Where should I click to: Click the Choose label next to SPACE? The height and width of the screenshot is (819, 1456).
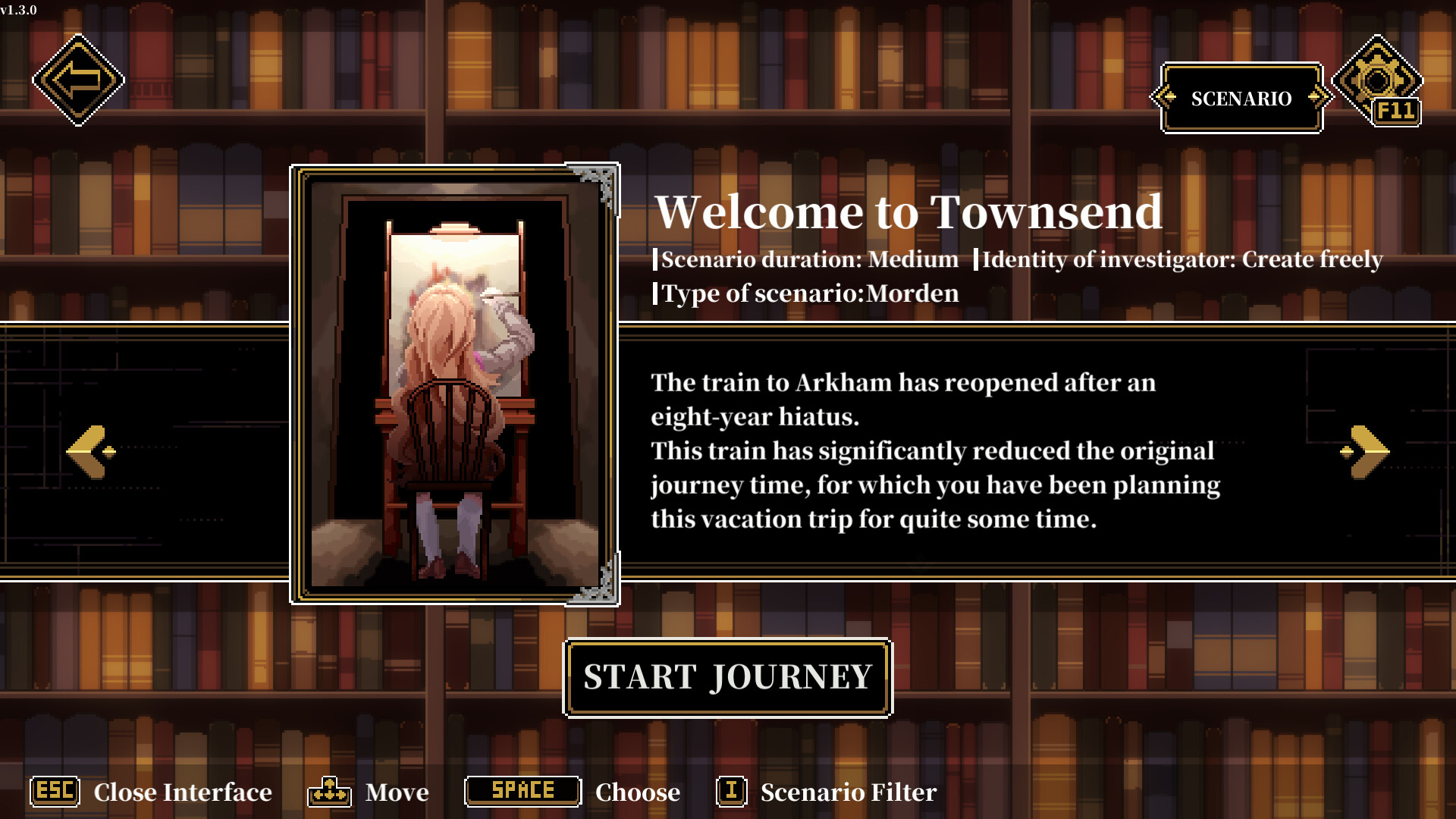pyautogui.click(x=637, y=792)
